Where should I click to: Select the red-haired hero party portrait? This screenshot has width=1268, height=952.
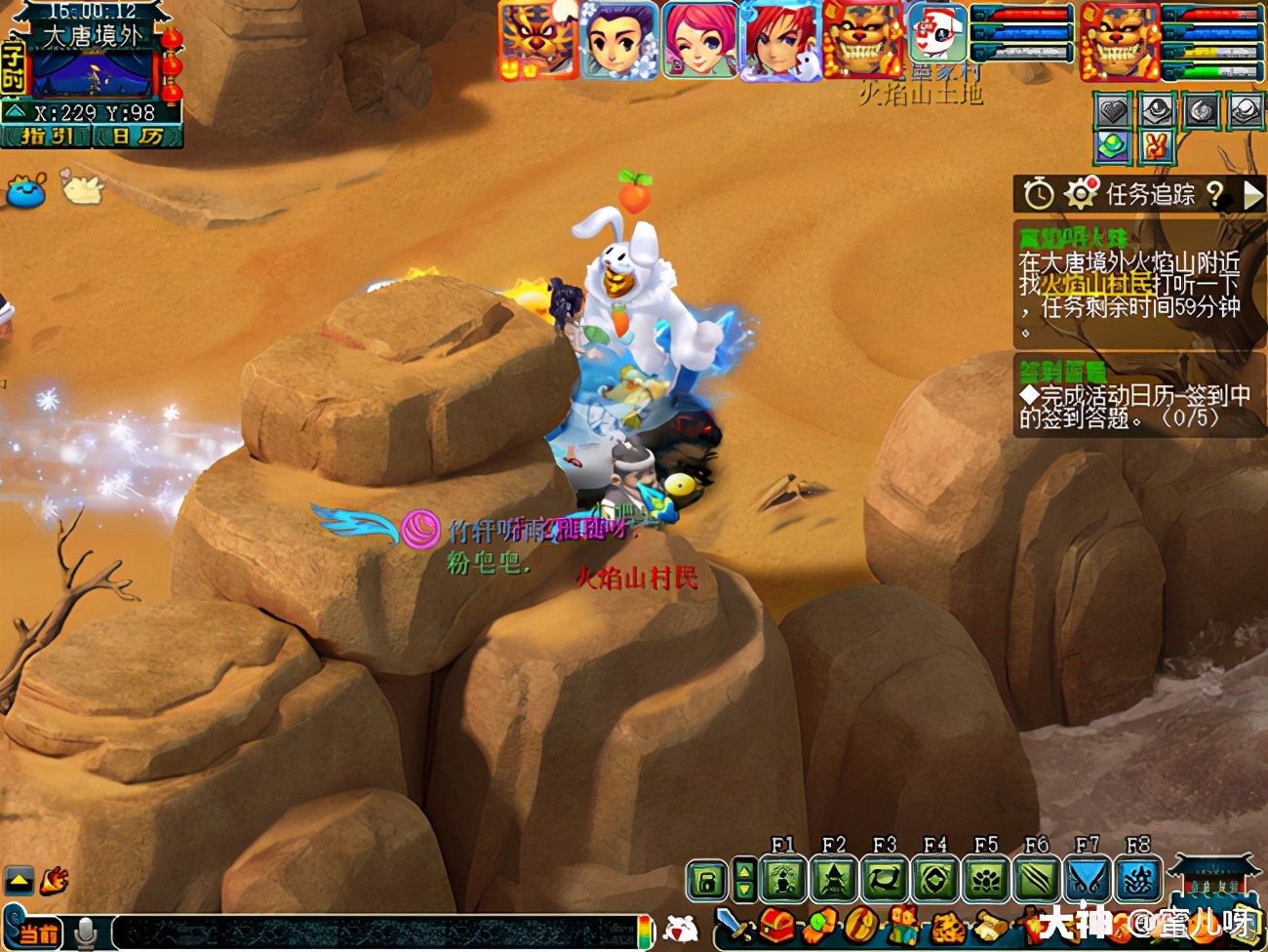point(778,41)
